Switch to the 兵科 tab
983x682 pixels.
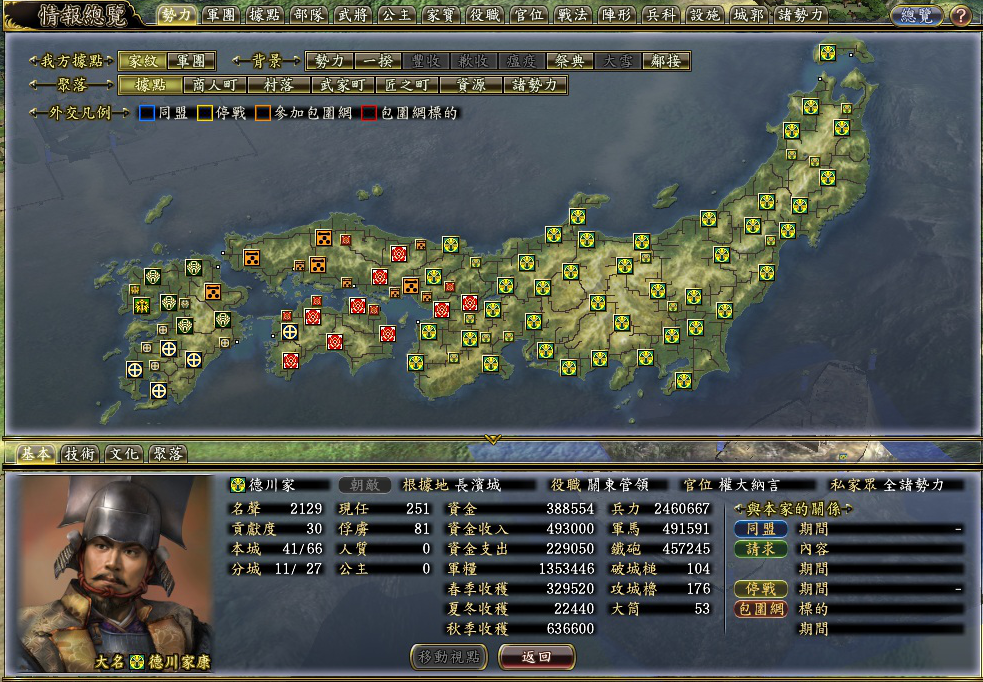pos(659,15)
